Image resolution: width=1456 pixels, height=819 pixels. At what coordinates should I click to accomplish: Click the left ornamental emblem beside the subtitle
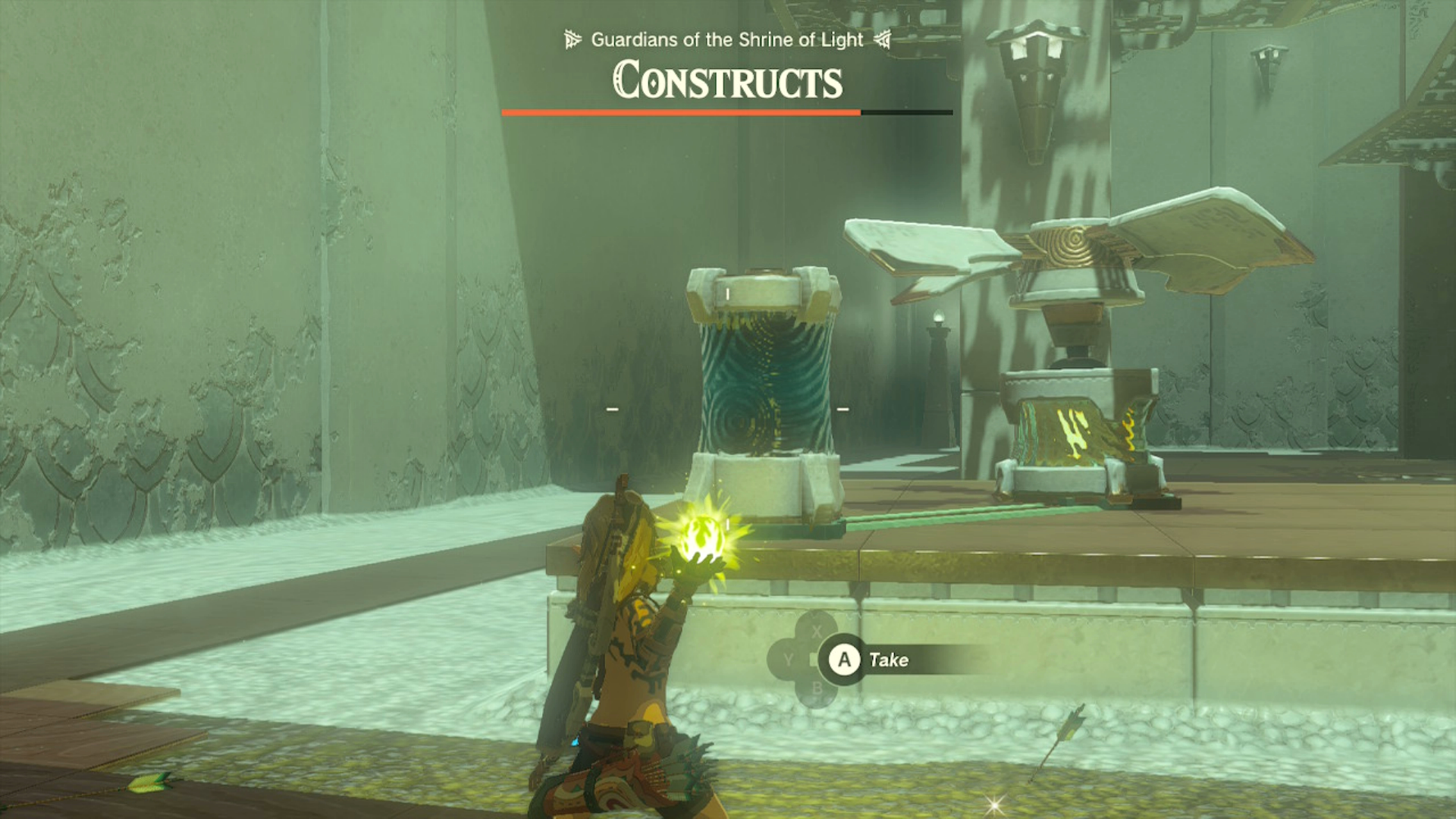(x=572, y=40)
